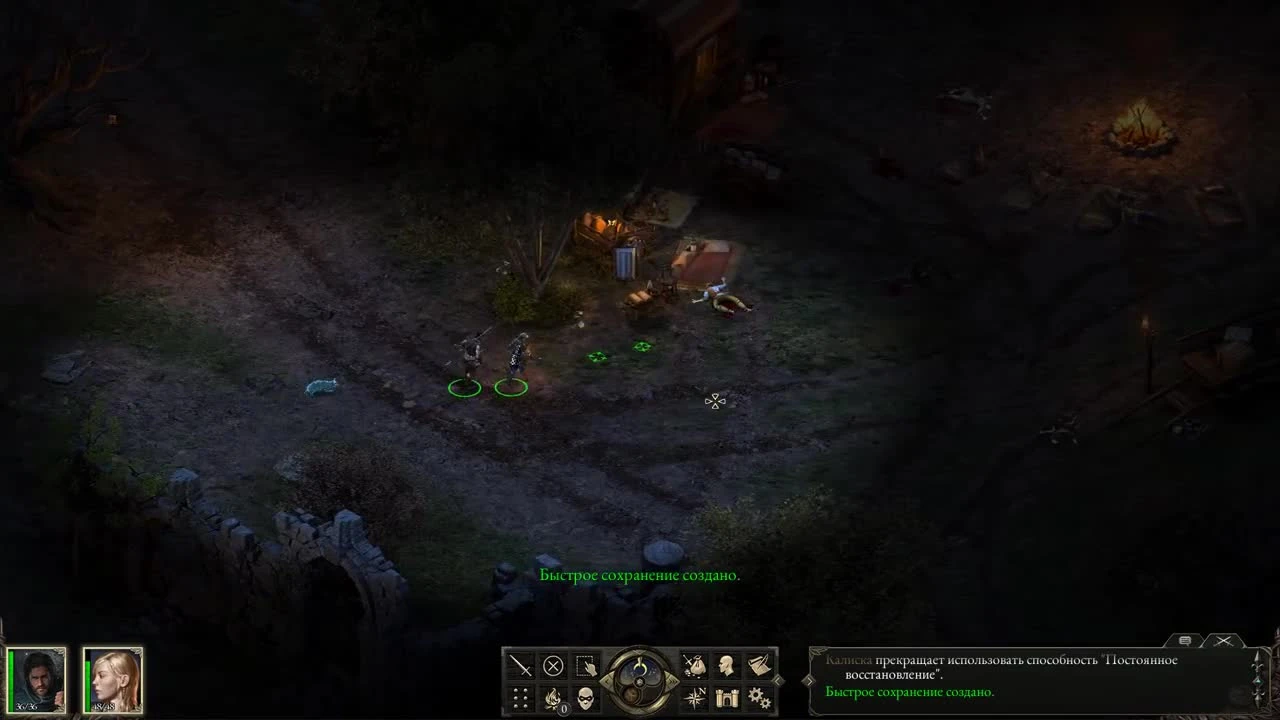The width and height of the screenshot is (1280, 720).
Task: Click the right arrow beside the clock
Action: pyautogui.click(x=673, y=681)
